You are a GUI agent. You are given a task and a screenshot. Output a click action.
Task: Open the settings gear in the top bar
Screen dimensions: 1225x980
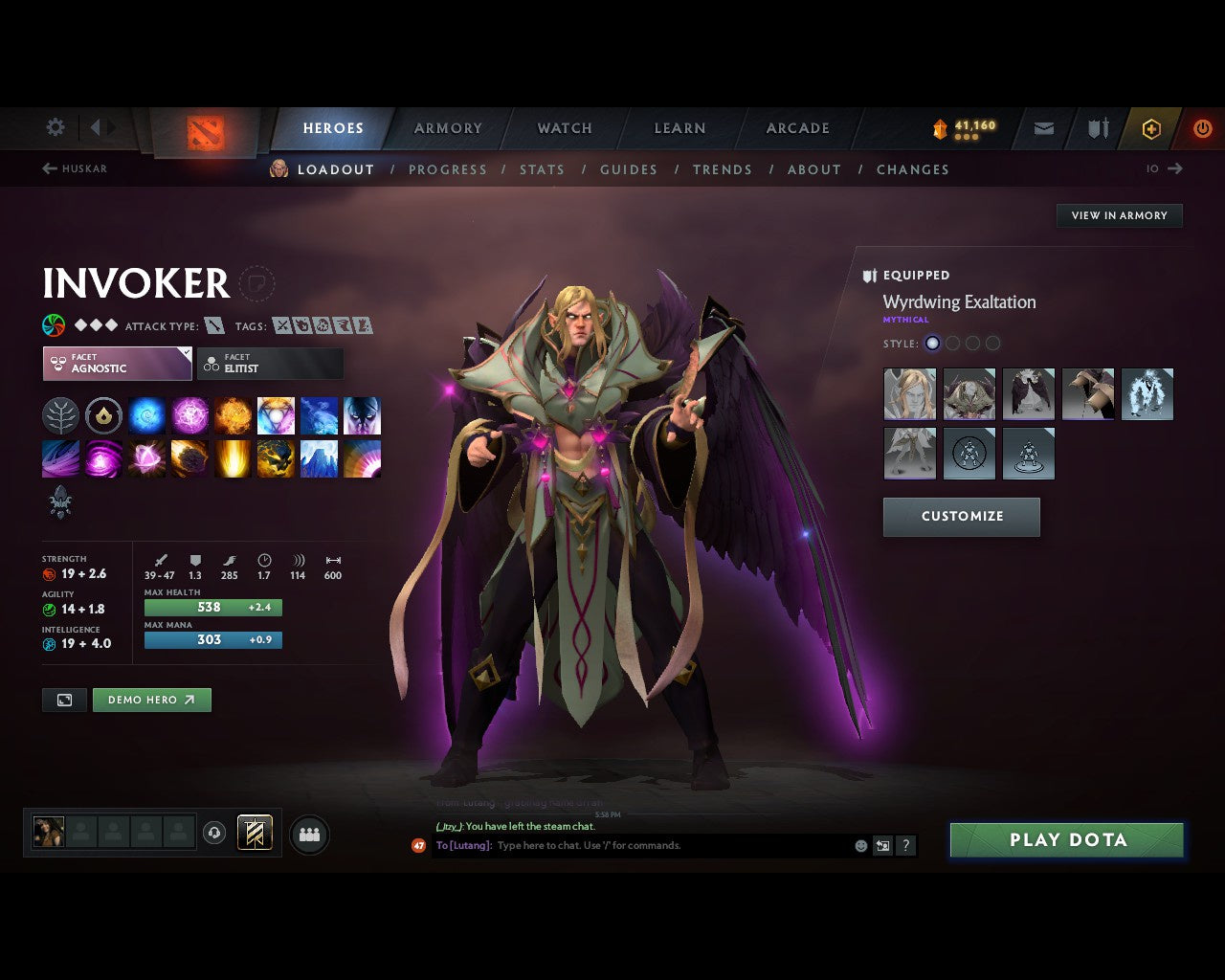point(55,127)
